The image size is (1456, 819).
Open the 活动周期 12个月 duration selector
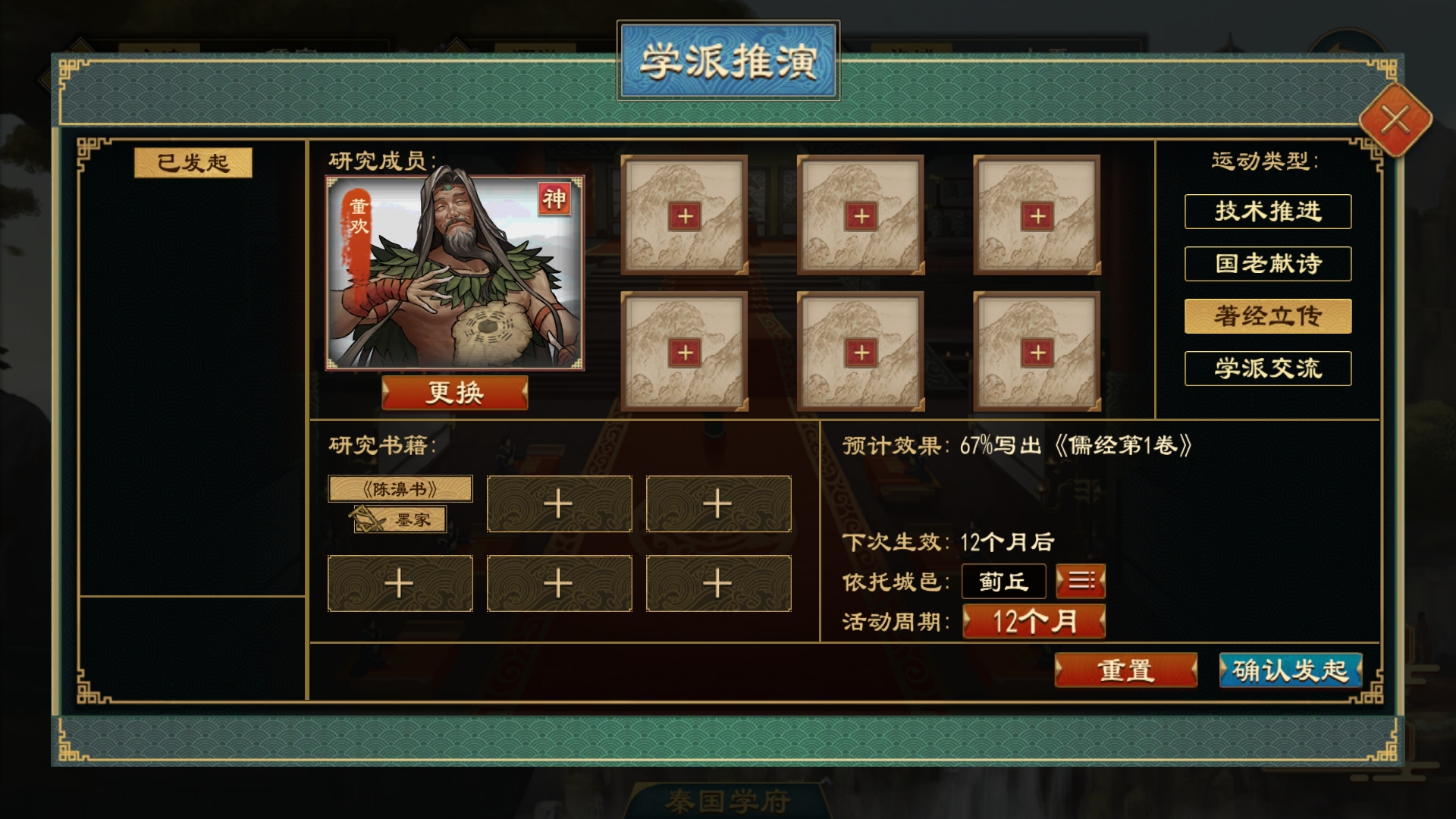pyautogui.click(x=1034, y=622)
